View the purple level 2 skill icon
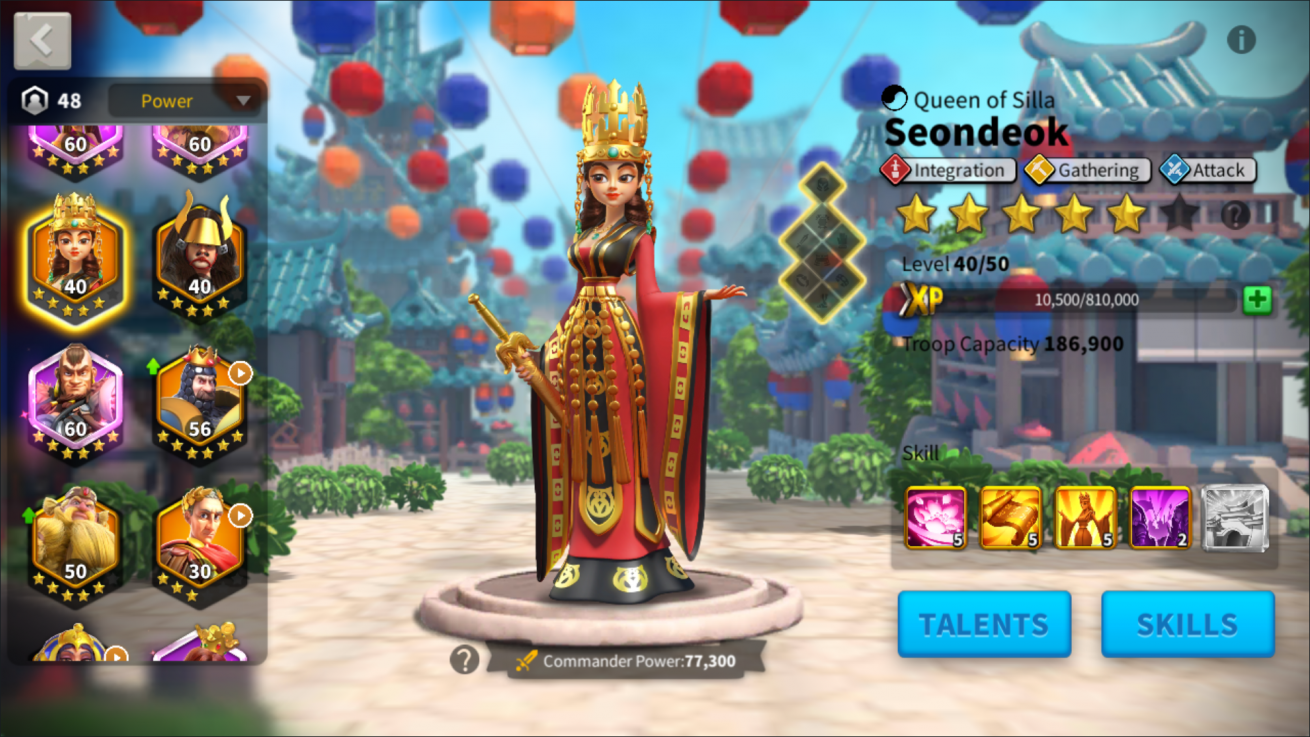Image resolution: width=1310 pixels, height=737 pixels. pyautogui.click(x=1160, y=518)
